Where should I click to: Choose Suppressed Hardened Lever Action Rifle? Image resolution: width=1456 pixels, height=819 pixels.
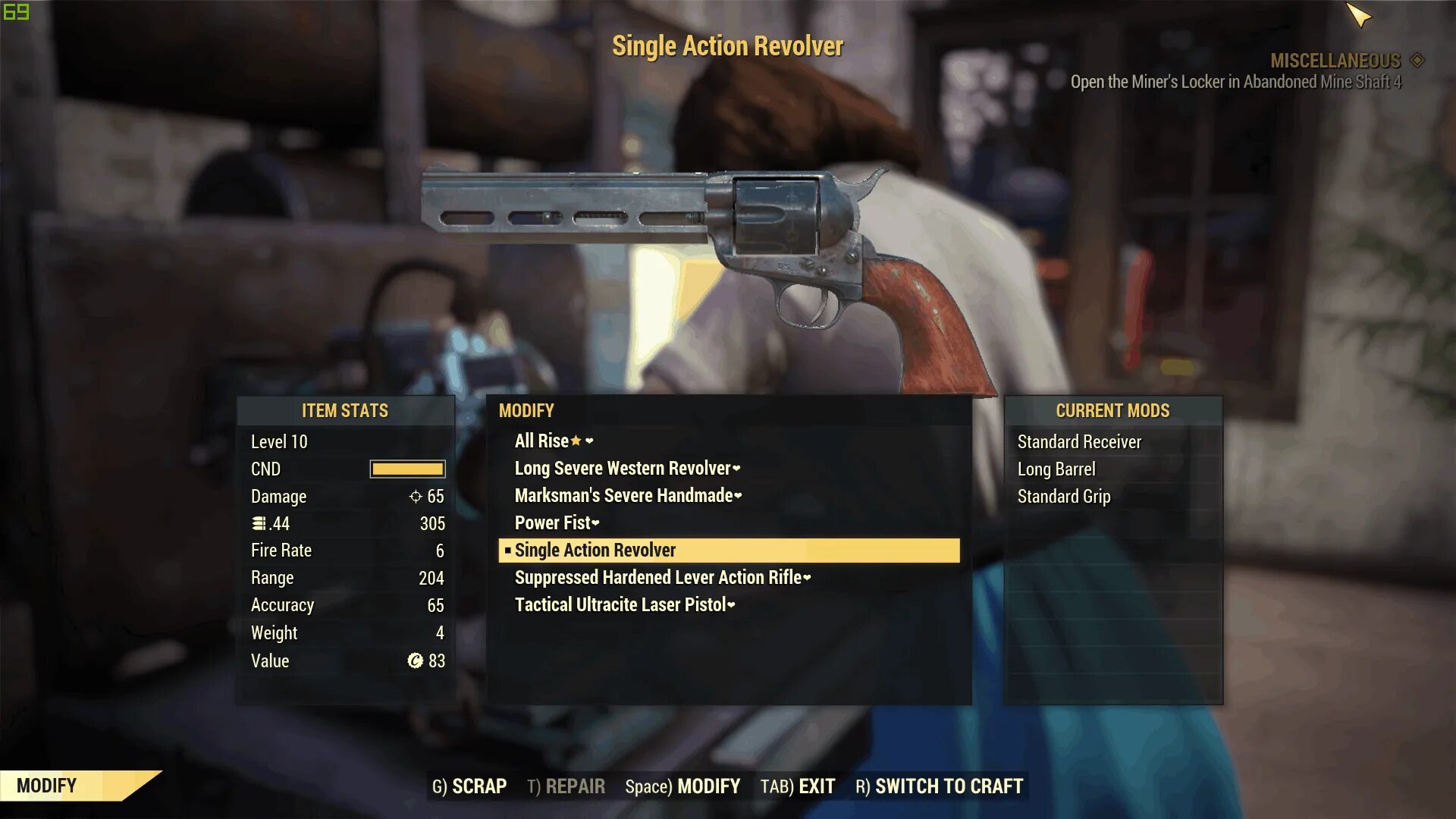(657, 577)
